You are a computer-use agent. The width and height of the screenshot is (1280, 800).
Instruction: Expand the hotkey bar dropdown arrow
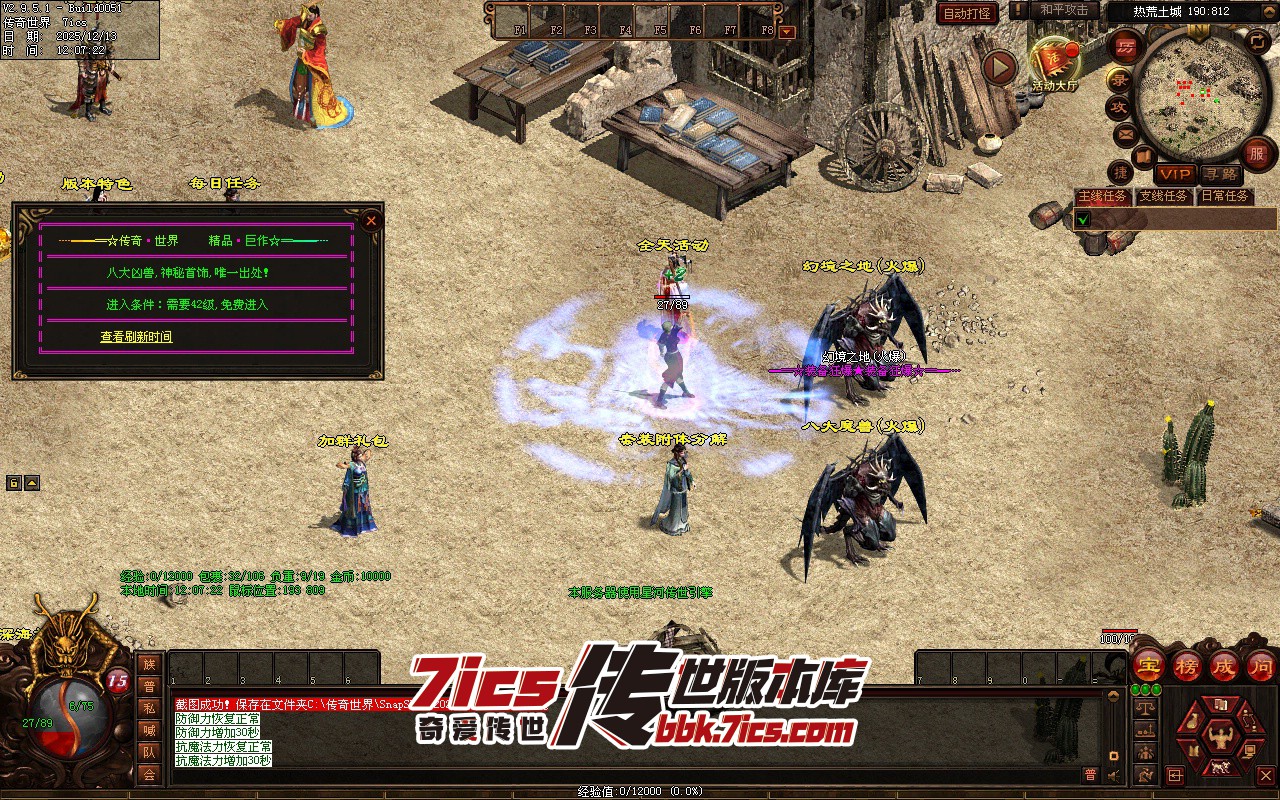click(x=787, y=31)
